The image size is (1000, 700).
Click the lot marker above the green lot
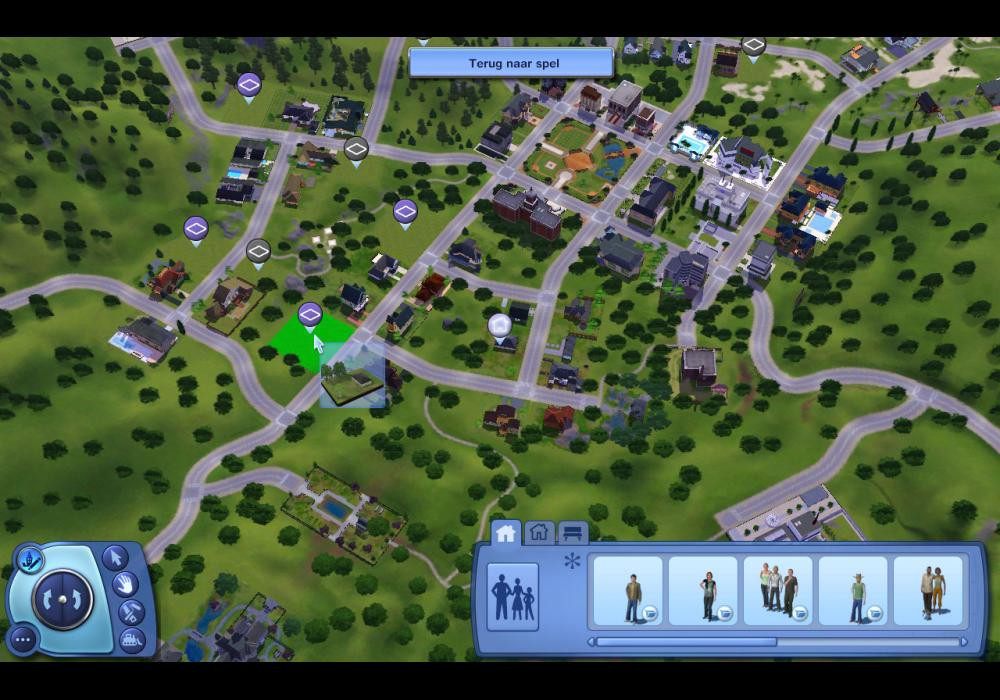[x=310, y=315]
